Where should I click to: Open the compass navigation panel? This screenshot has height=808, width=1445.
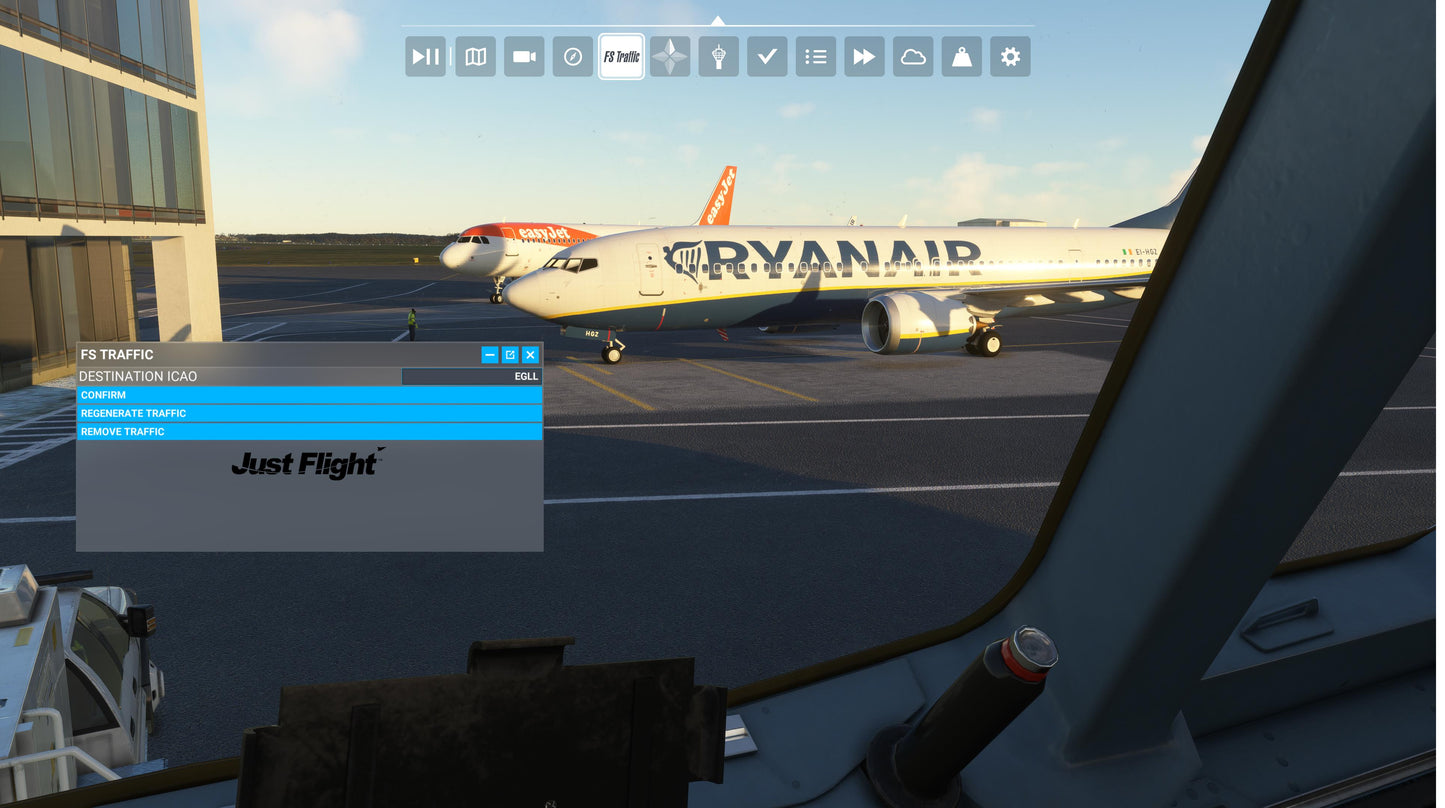click(x=572, y=57)
